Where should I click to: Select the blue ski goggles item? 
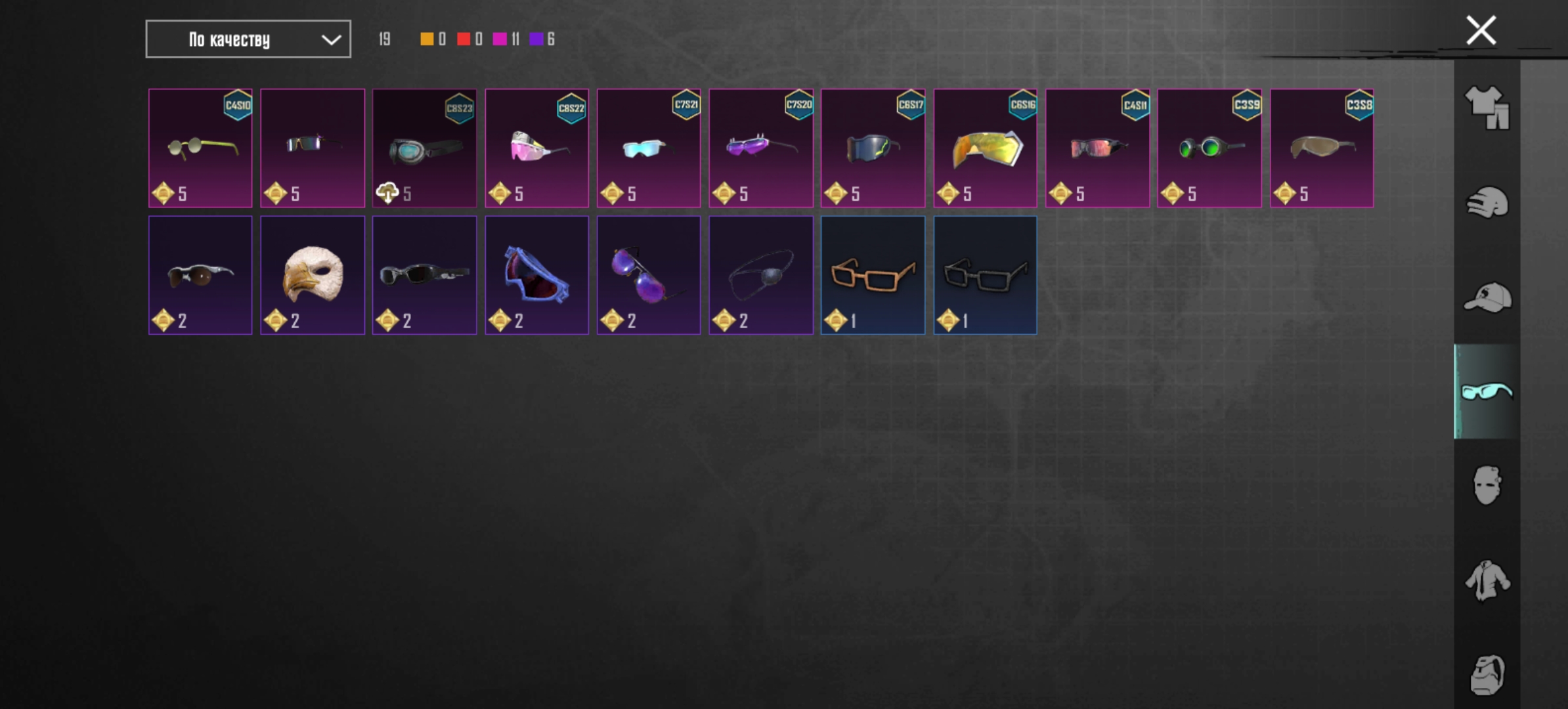click(536, 275)
